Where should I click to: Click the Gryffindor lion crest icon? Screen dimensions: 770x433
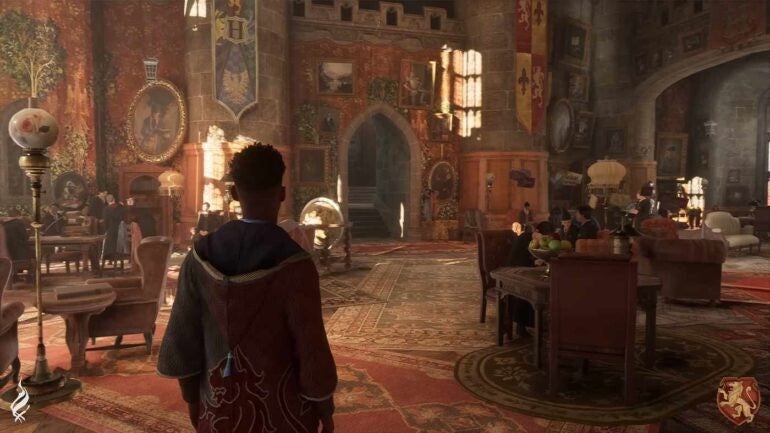tap(737, 399)
